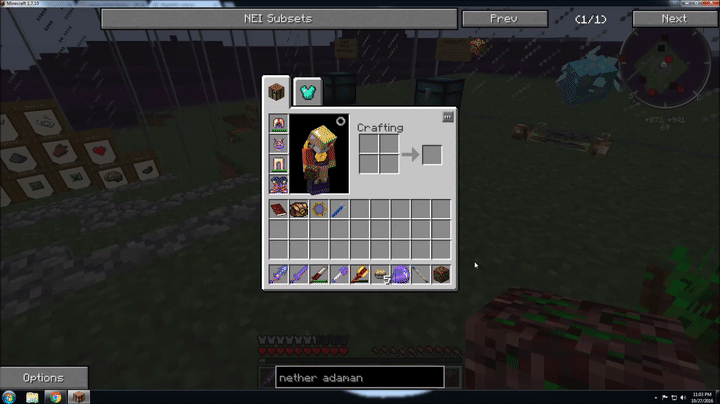Click the crafting output slot
Viewport: 720px width, 404px height.
(x=431, y=154)
